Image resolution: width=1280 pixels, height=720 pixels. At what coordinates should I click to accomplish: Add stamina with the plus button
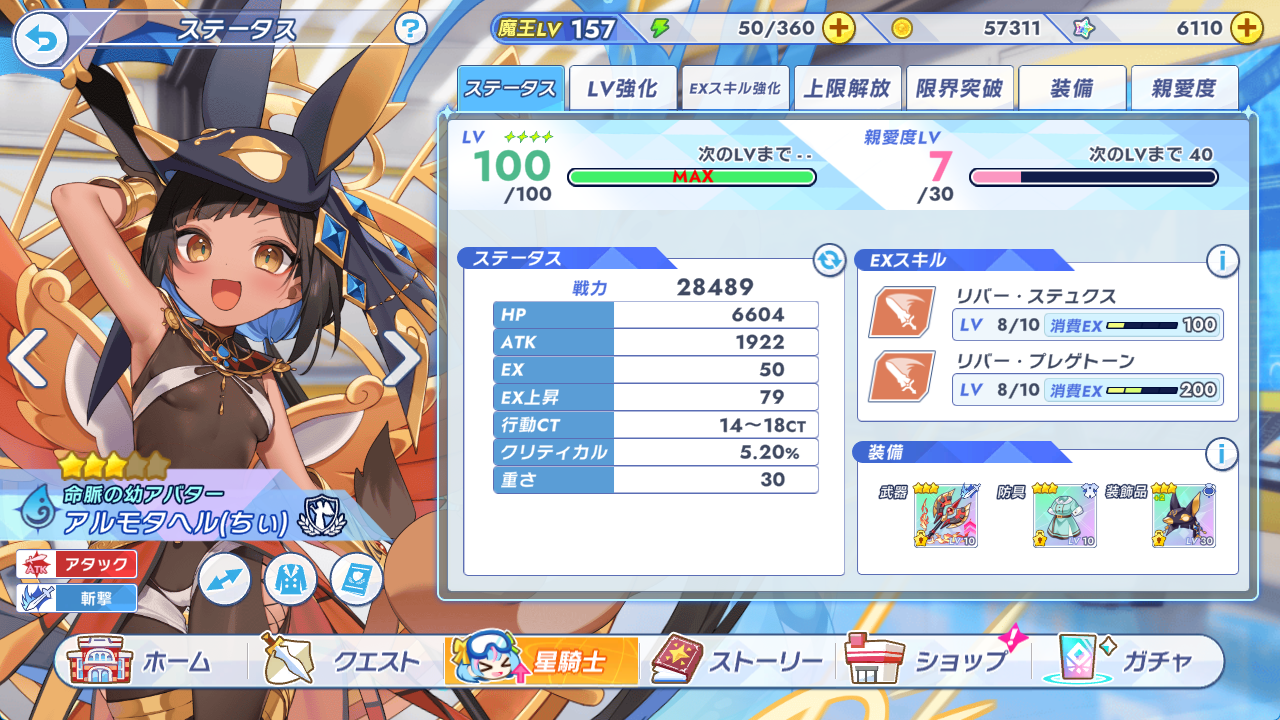(x=838, y=28)
